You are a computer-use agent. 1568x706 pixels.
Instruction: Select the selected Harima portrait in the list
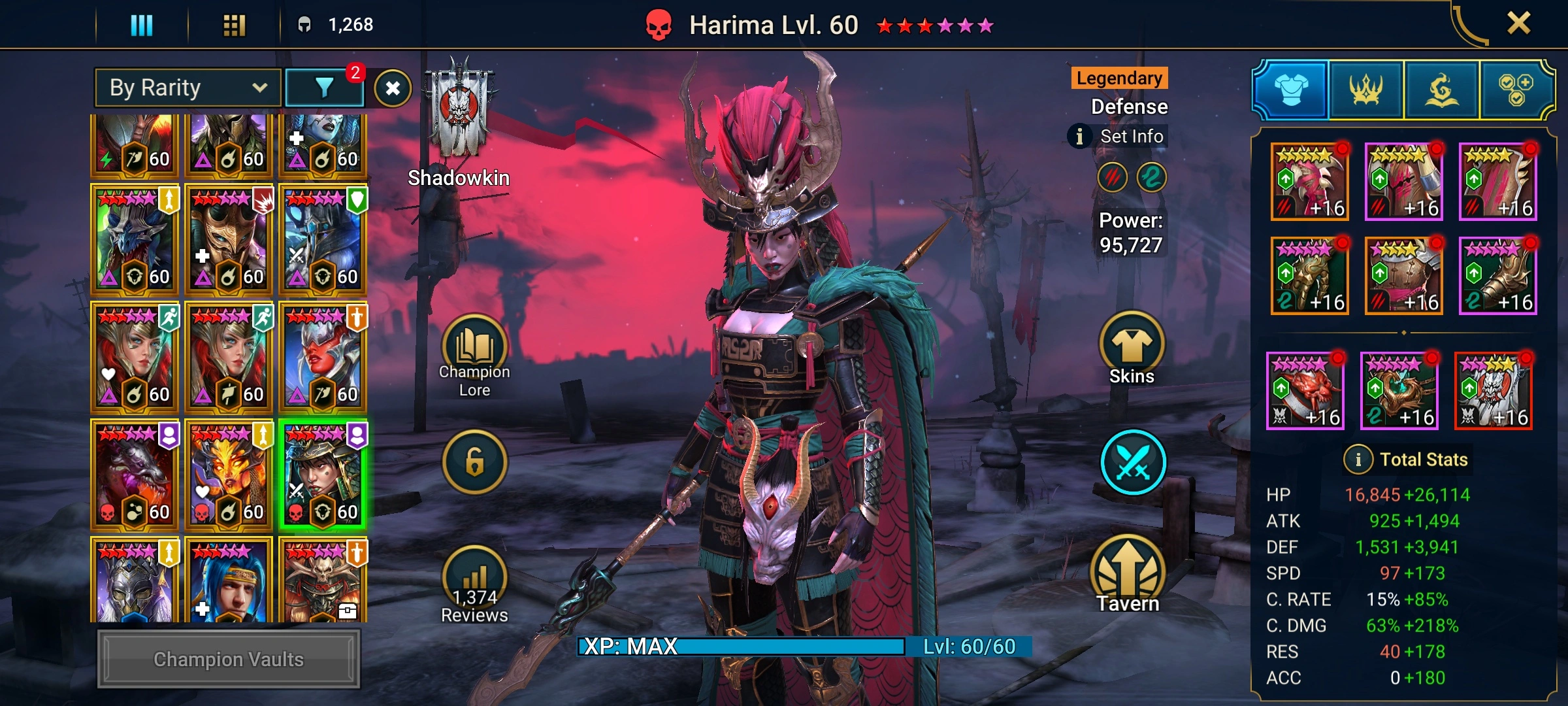point(323,475)
